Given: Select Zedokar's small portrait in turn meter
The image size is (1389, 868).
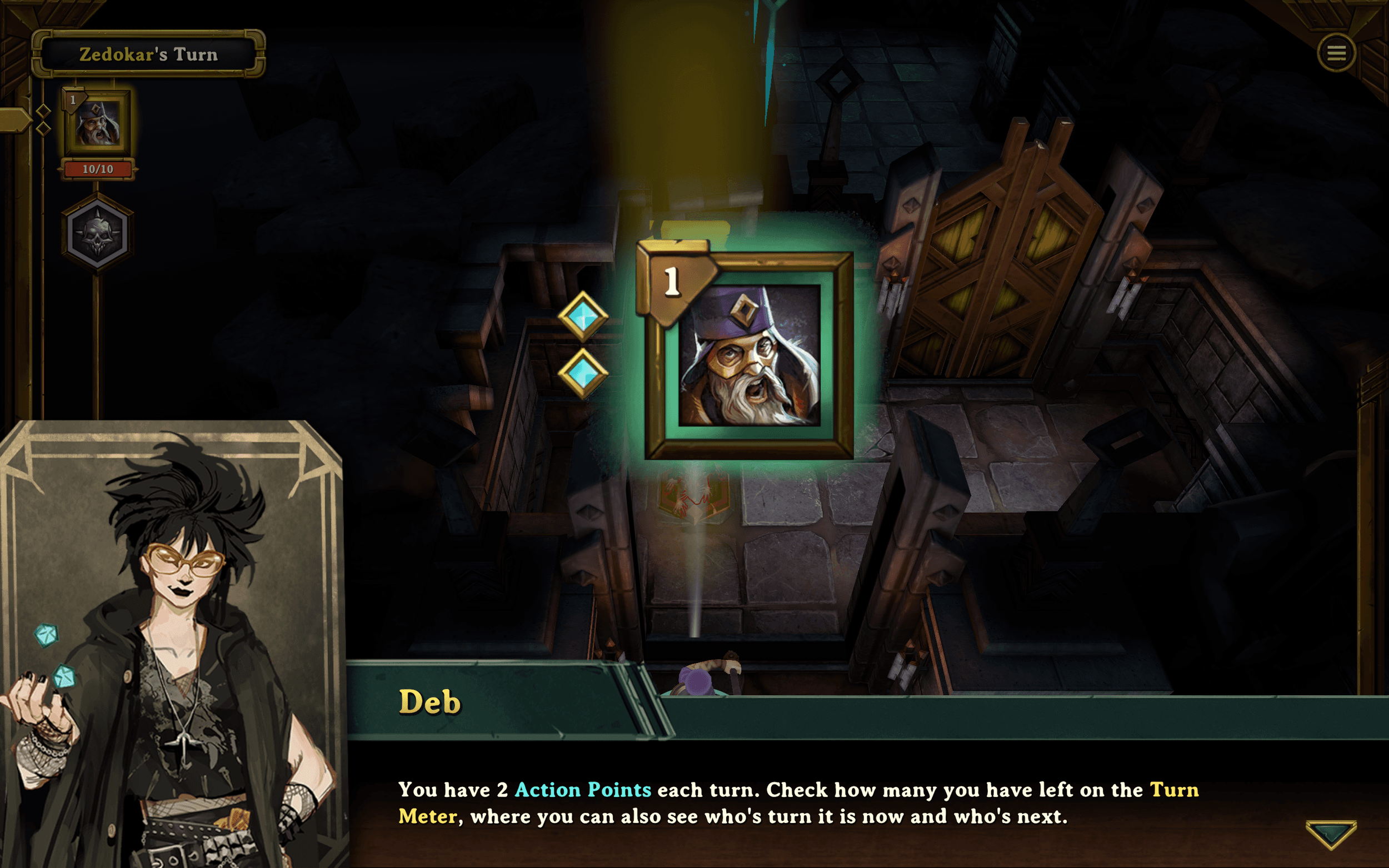Looking at the screenshot, I should click(x=98, y=123).
